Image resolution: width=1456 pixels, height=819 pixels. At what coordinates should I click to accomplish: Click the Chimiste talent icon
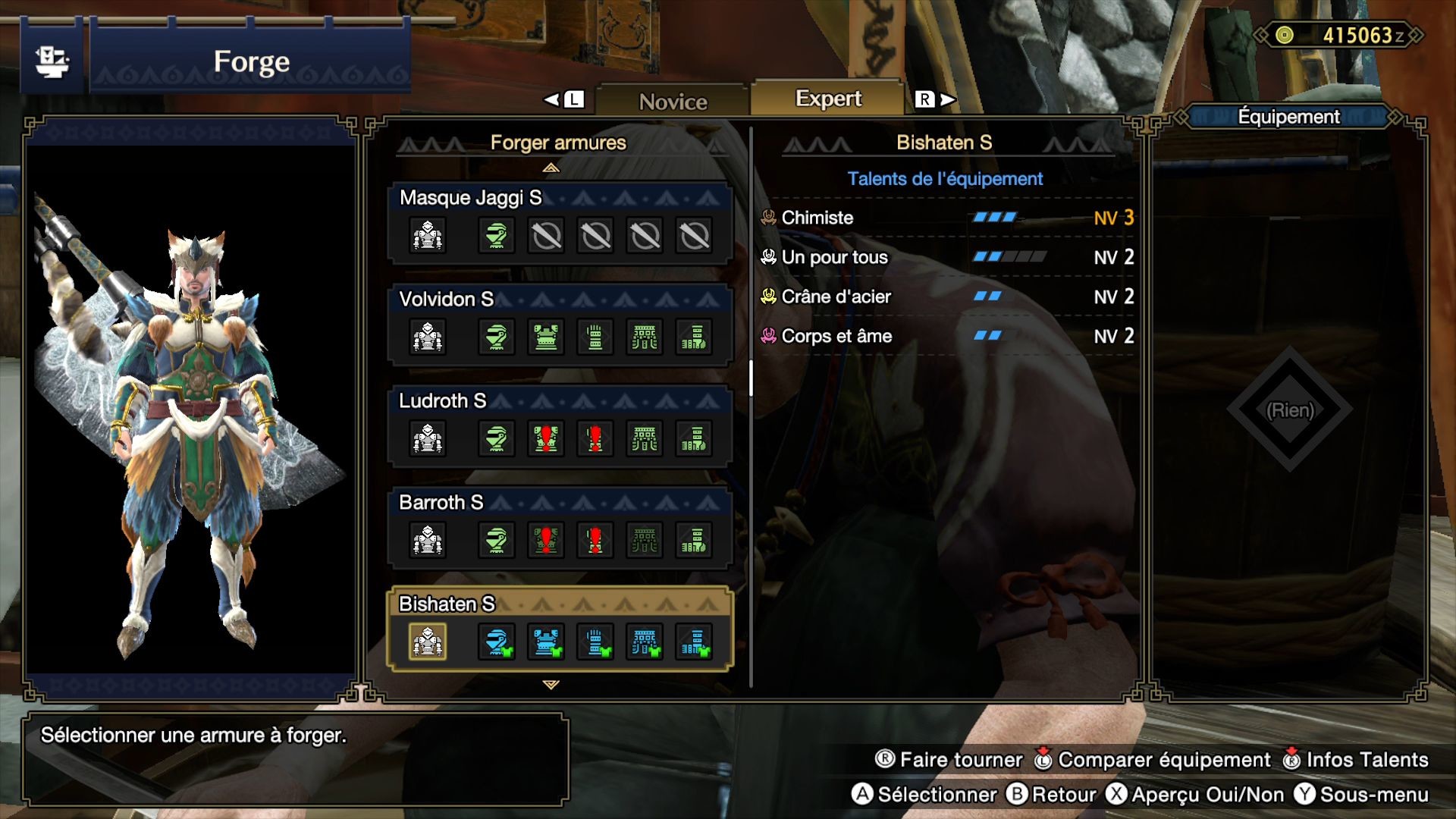tap(770, 218)
